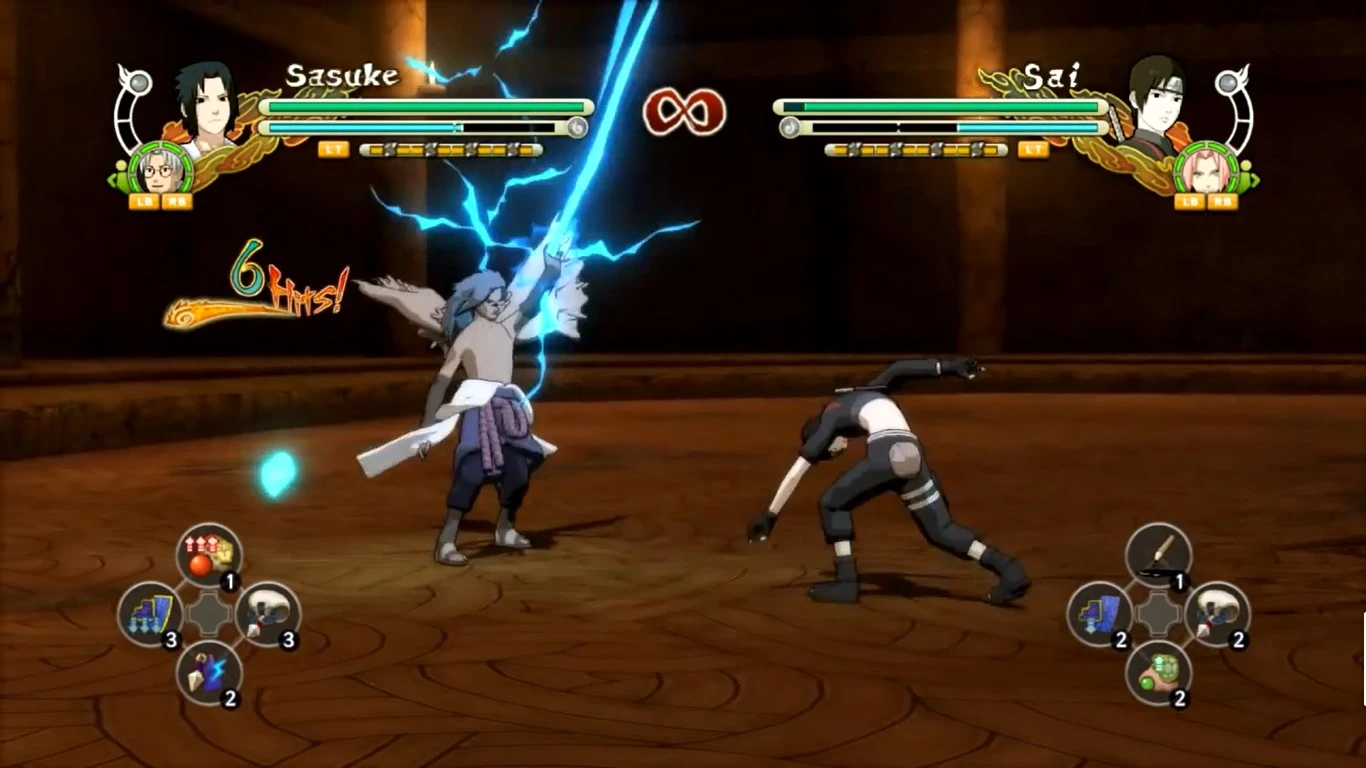The width and height of the screenshot is (1366, 768).
Task: Pick the lightning kunai item
Action: (210, 674)
